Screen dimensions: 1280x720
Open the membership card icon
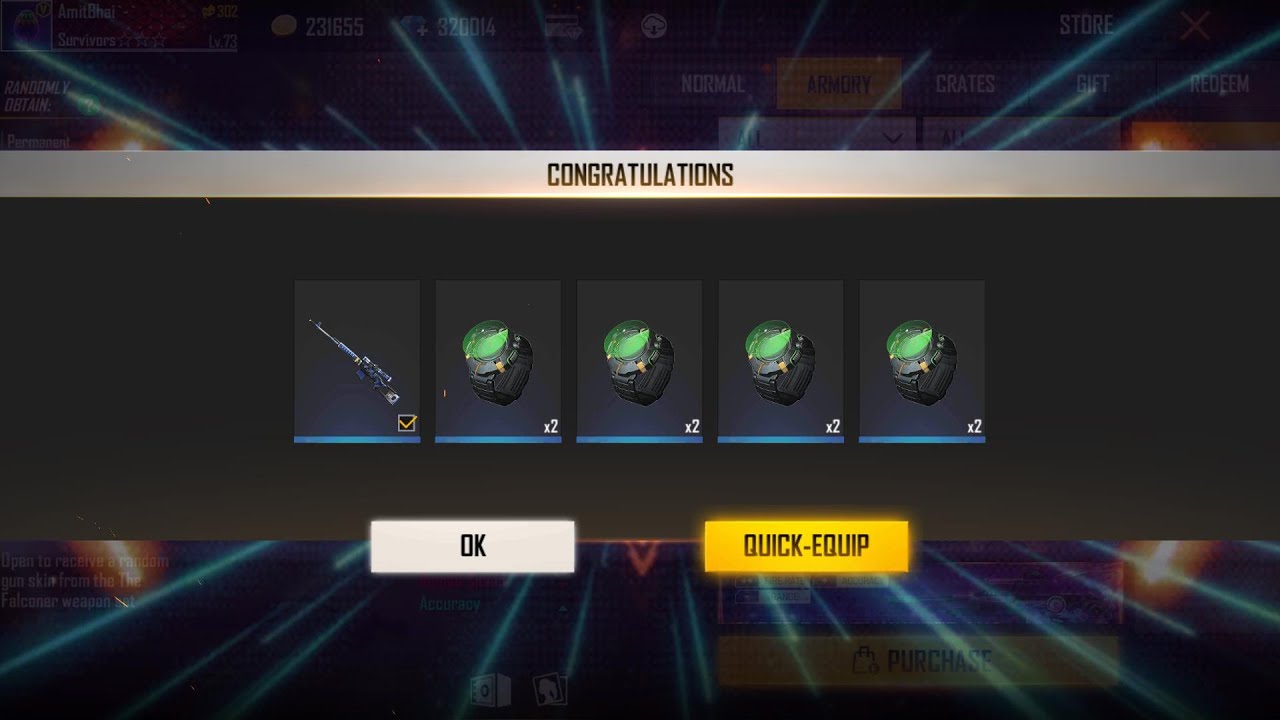tap(561, 27)
